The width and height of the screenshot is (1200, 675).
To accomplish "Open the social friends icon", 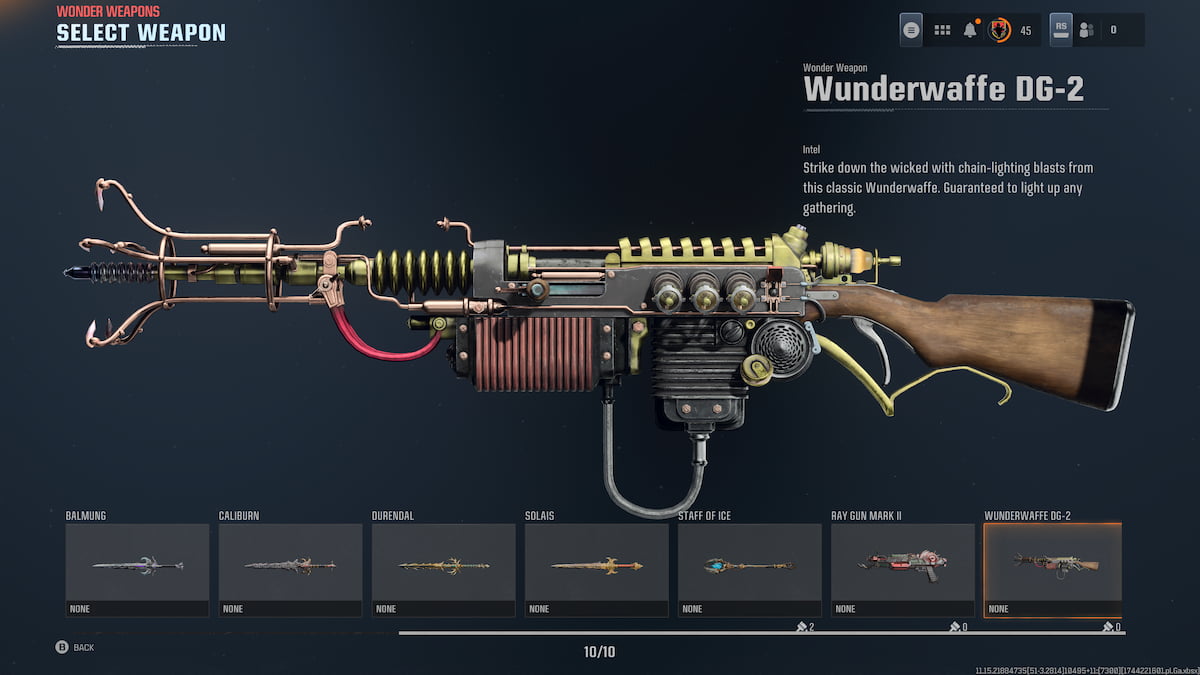I will pyautogui.click(x=1087, y=30).
